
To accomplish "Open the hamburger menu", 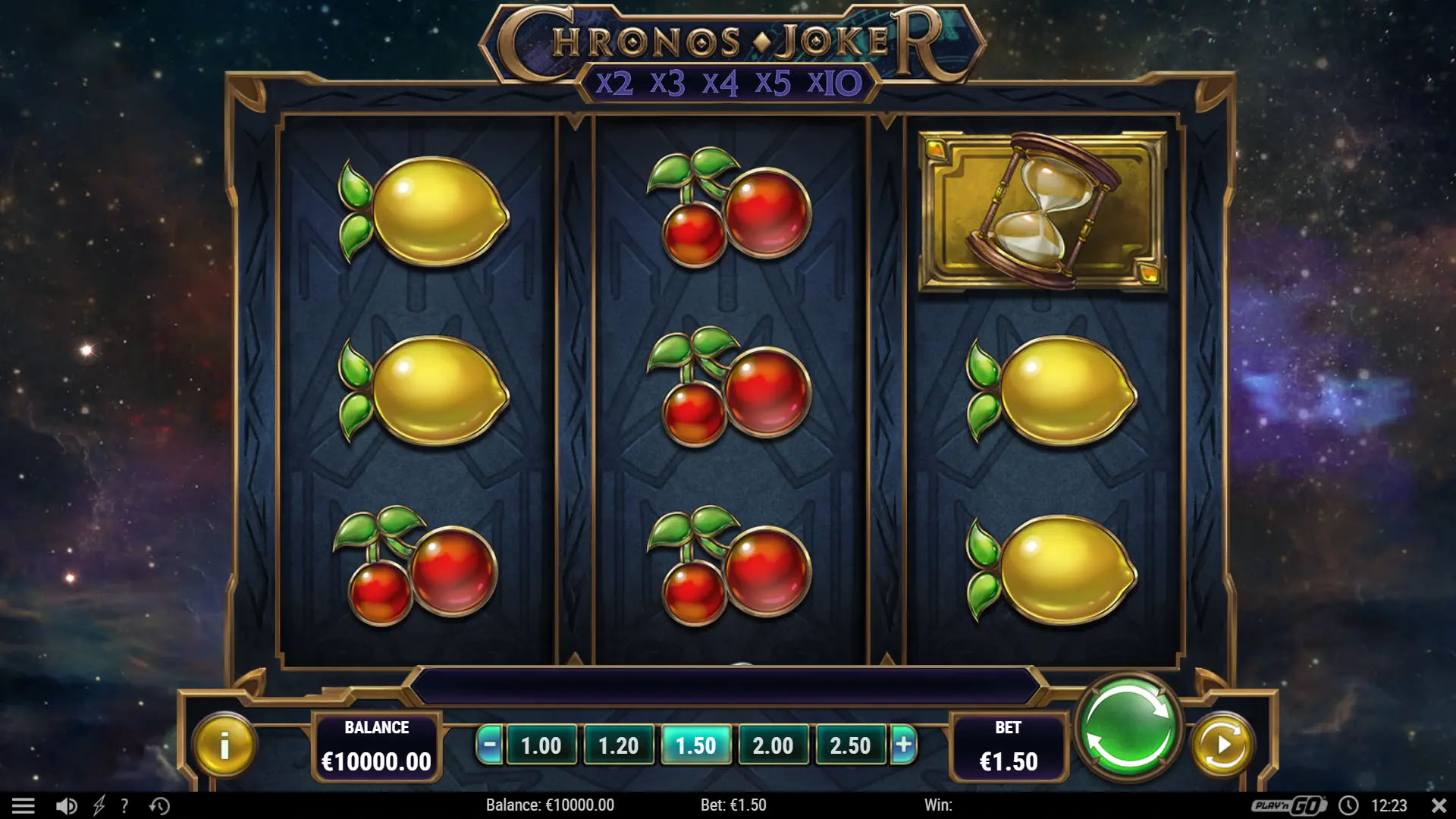I will tap(24, 805).
